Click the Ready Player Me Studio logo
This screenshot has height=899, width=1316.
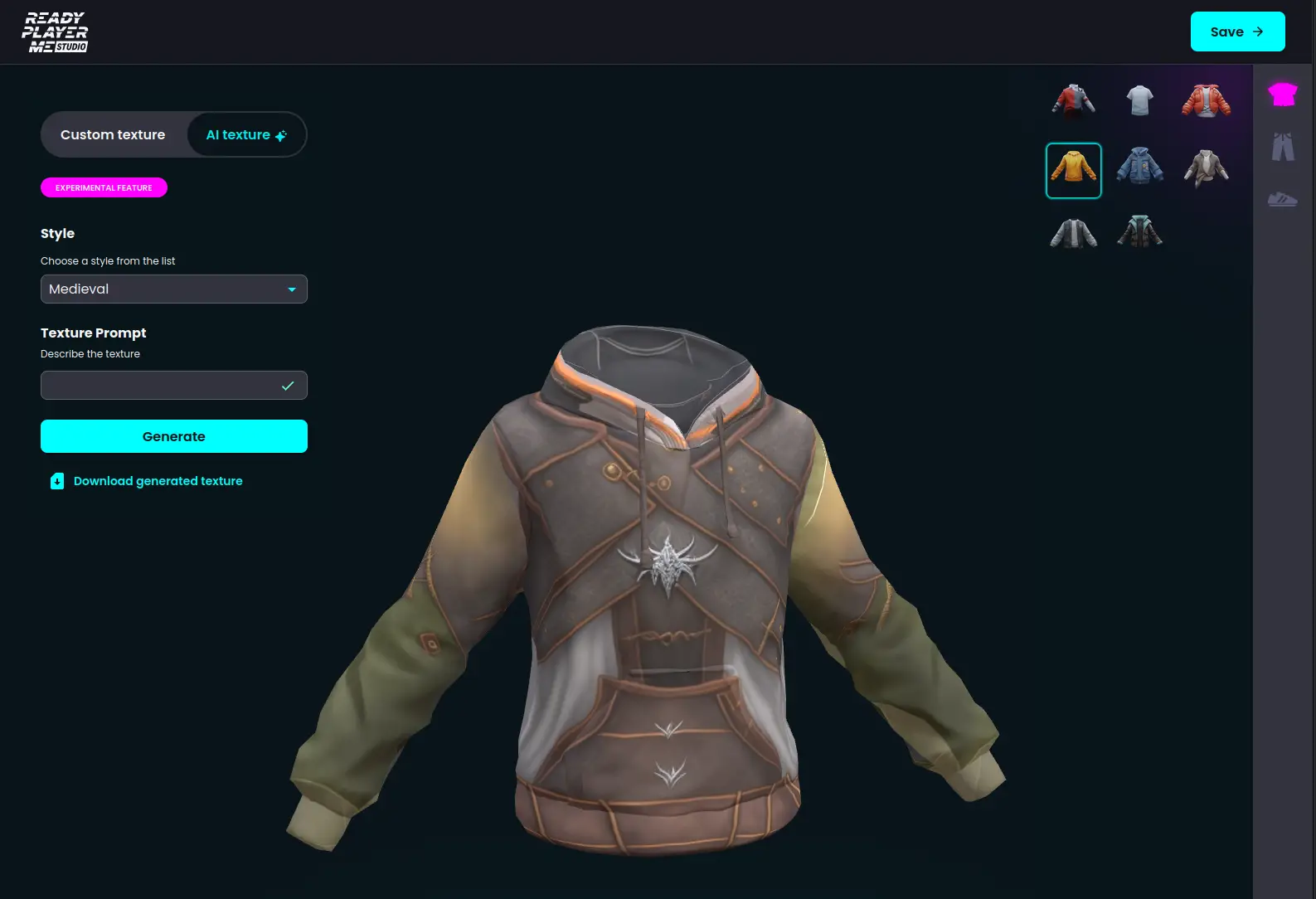pyautogui.click(x=56, y=32)
